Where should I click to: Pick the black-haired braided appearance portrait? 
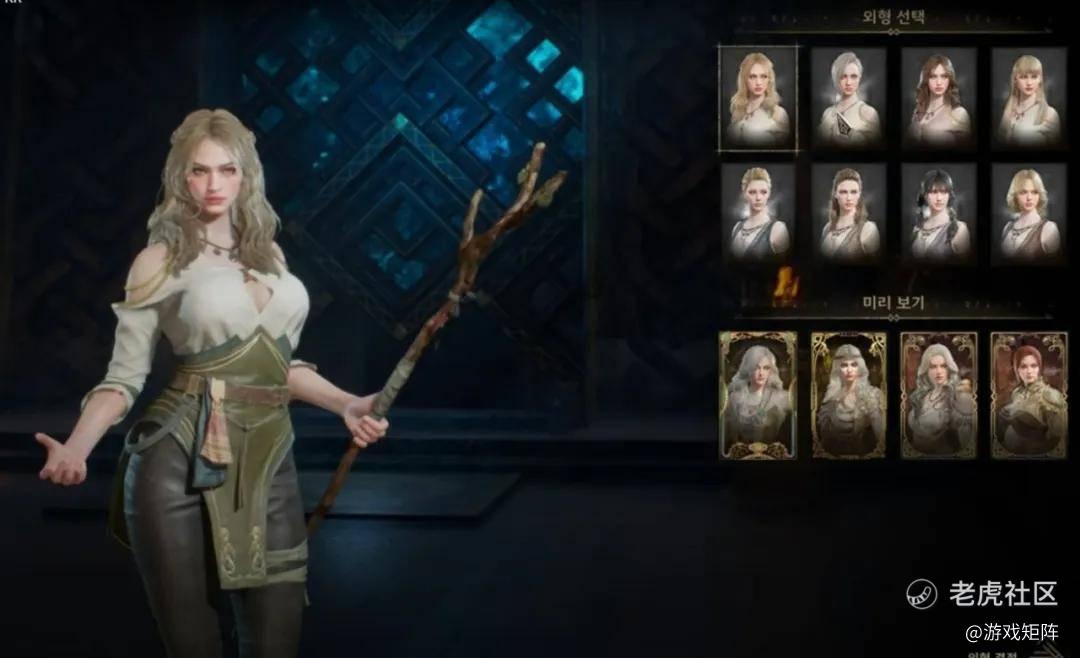tap(938, 212)
